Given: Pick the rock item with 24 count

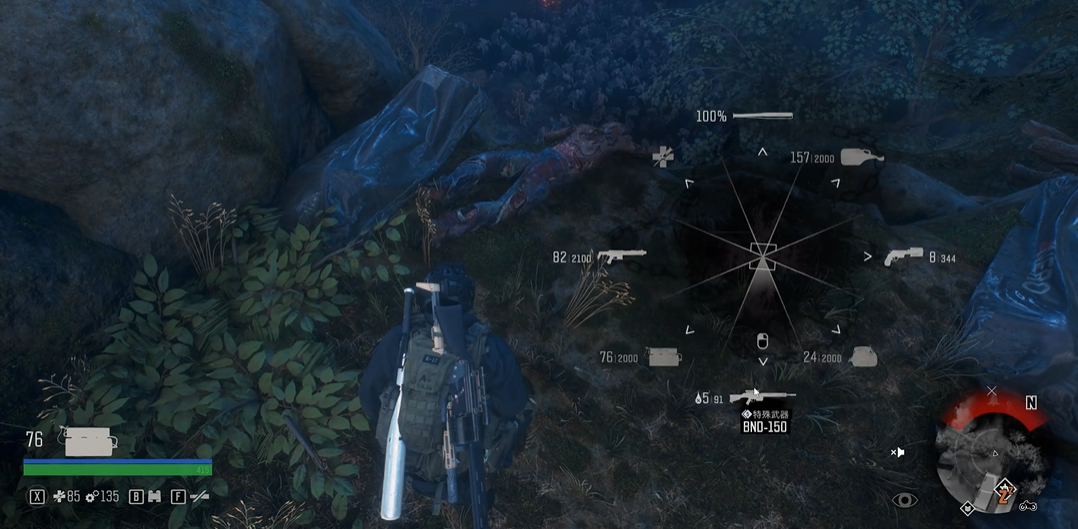Looking at the screenshot, I should point(863,357).
